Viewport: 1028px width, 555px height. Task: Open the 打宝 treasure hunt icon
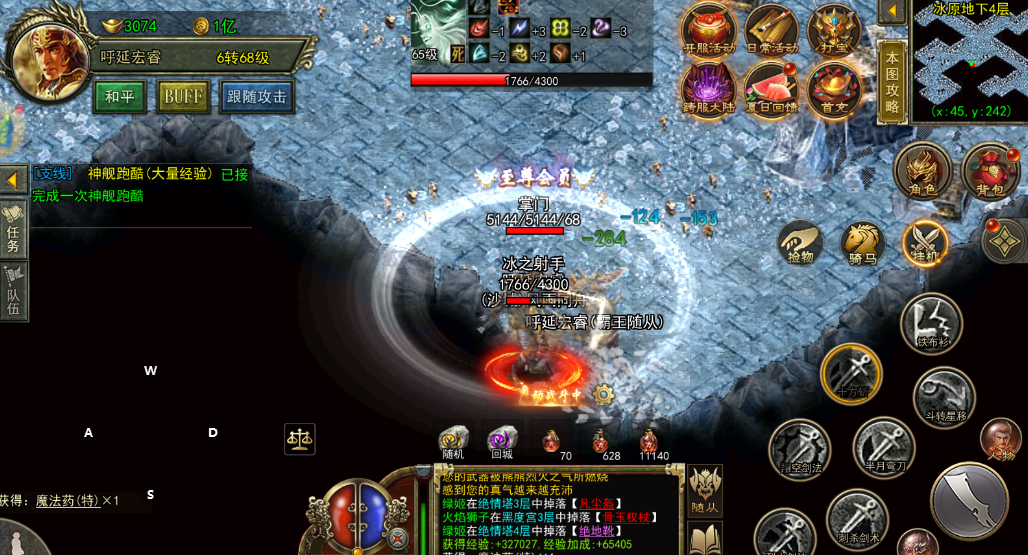(833, 28)
